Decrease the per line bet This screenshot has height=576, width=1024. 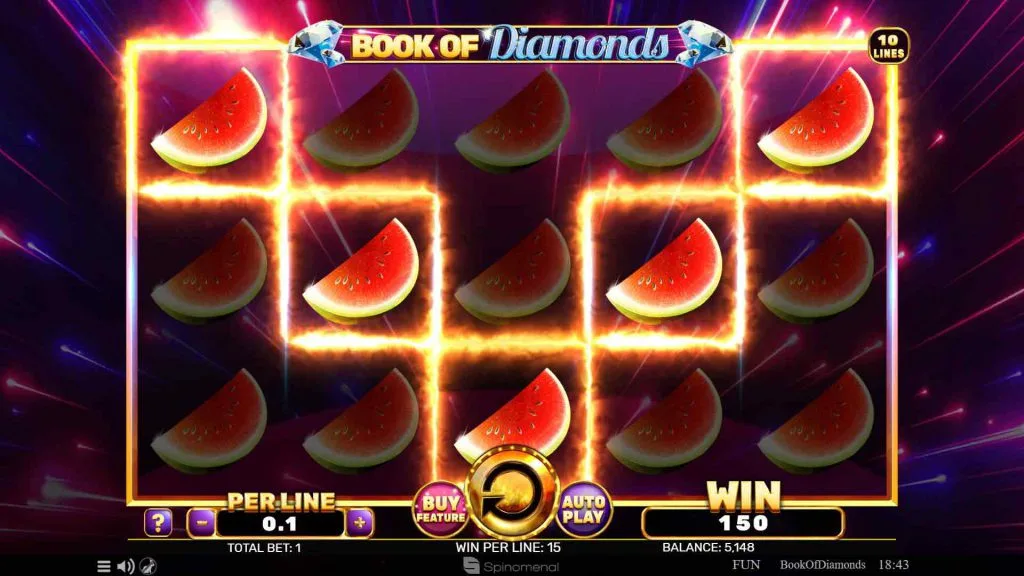(x=202, y=522)
